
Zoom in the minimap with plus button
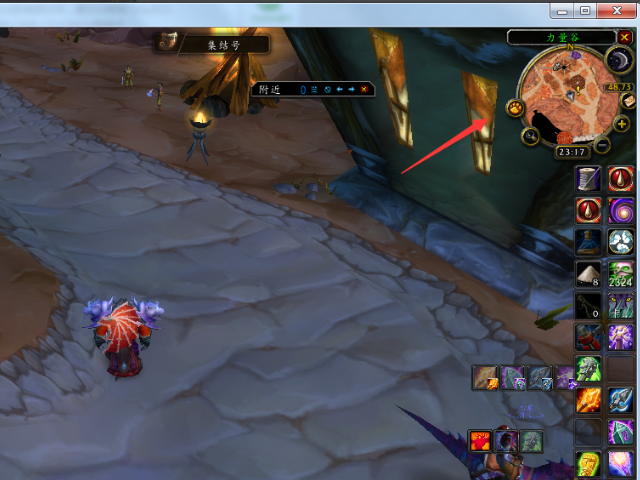[x=623, y=122]
